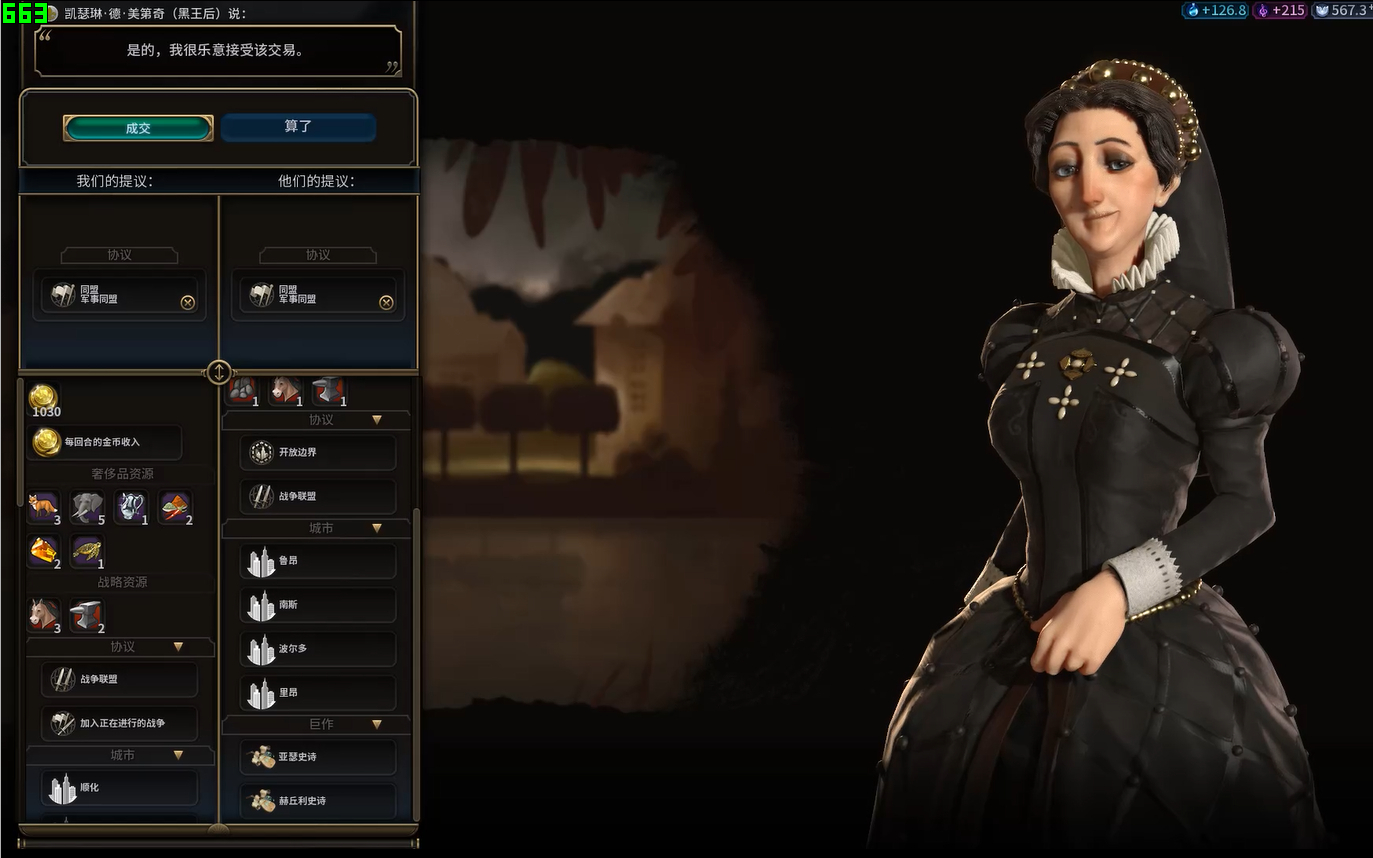Request 开放边界 (open borders)
Screen dimensions: 1373x858
click(x=318, y=452)
